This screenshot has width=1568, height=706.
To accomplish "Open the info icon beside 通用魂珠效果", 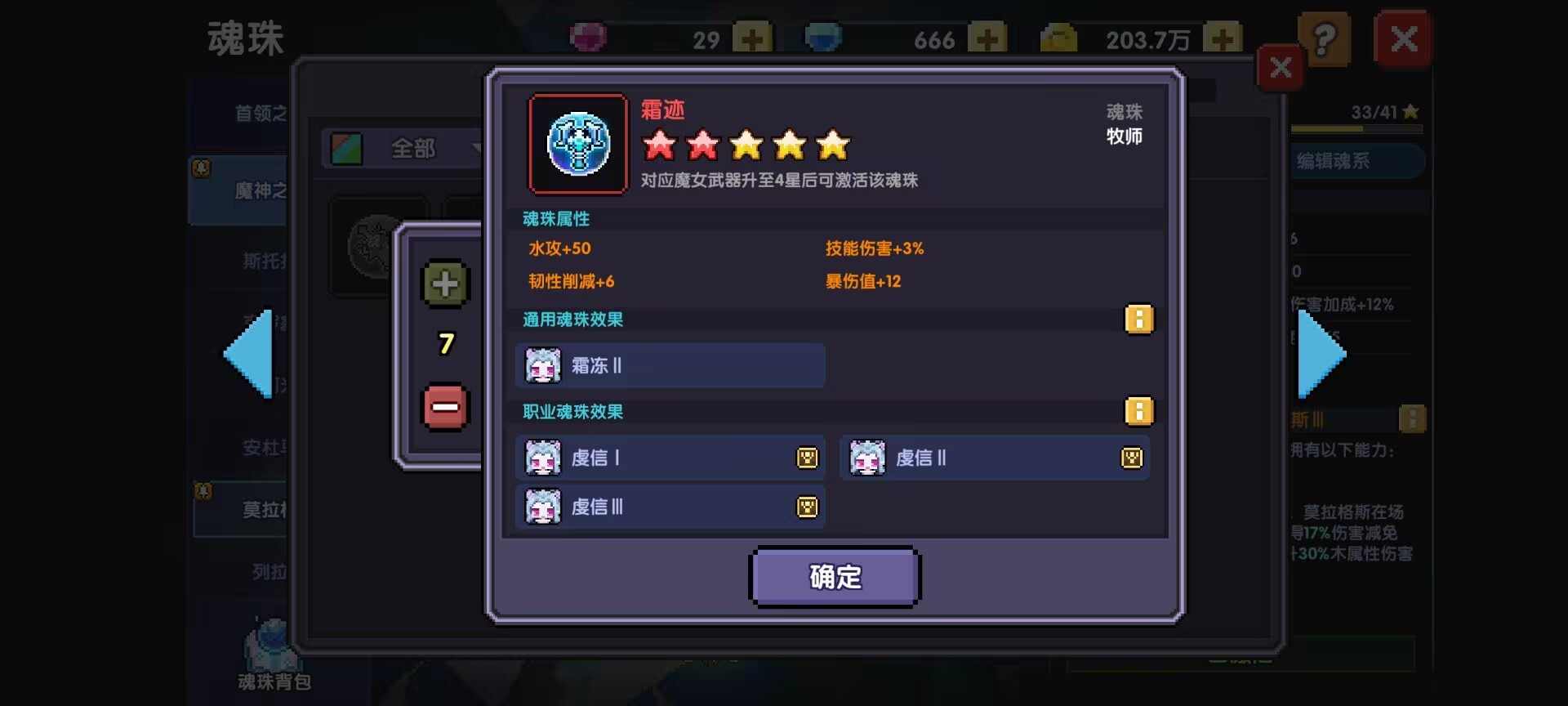I will 1140,319.
